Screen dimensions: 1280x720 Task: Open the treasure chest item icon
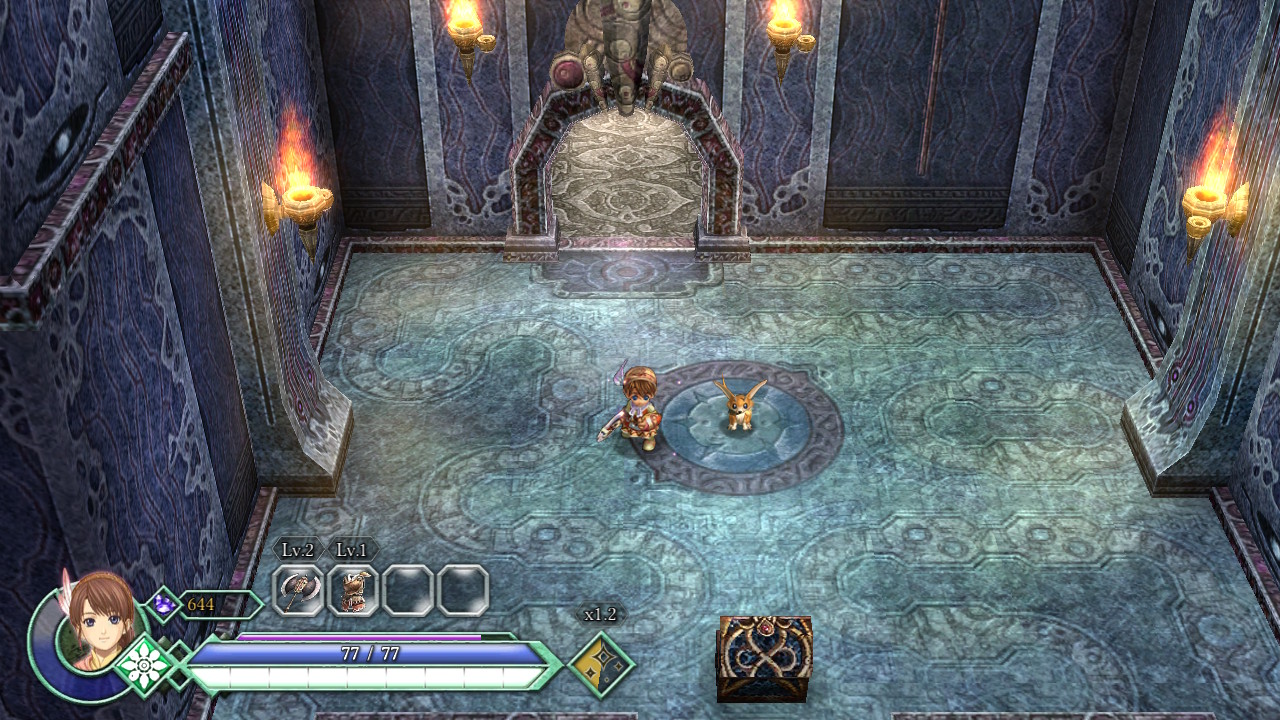pyautogui.click(x=764, y=658)
